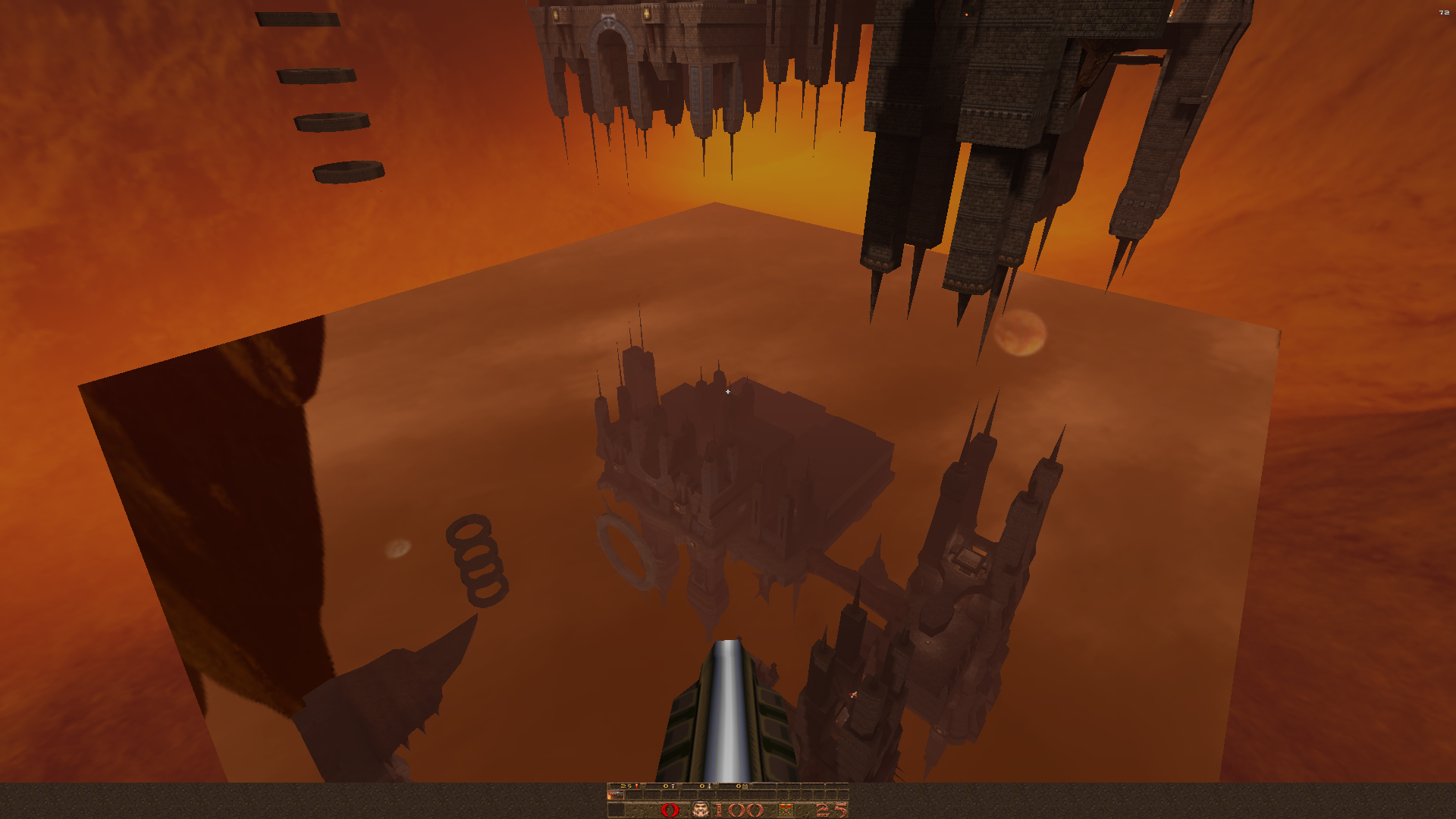
Task: Click the shotgun shells ammo box icon
Action: [786, 810]
